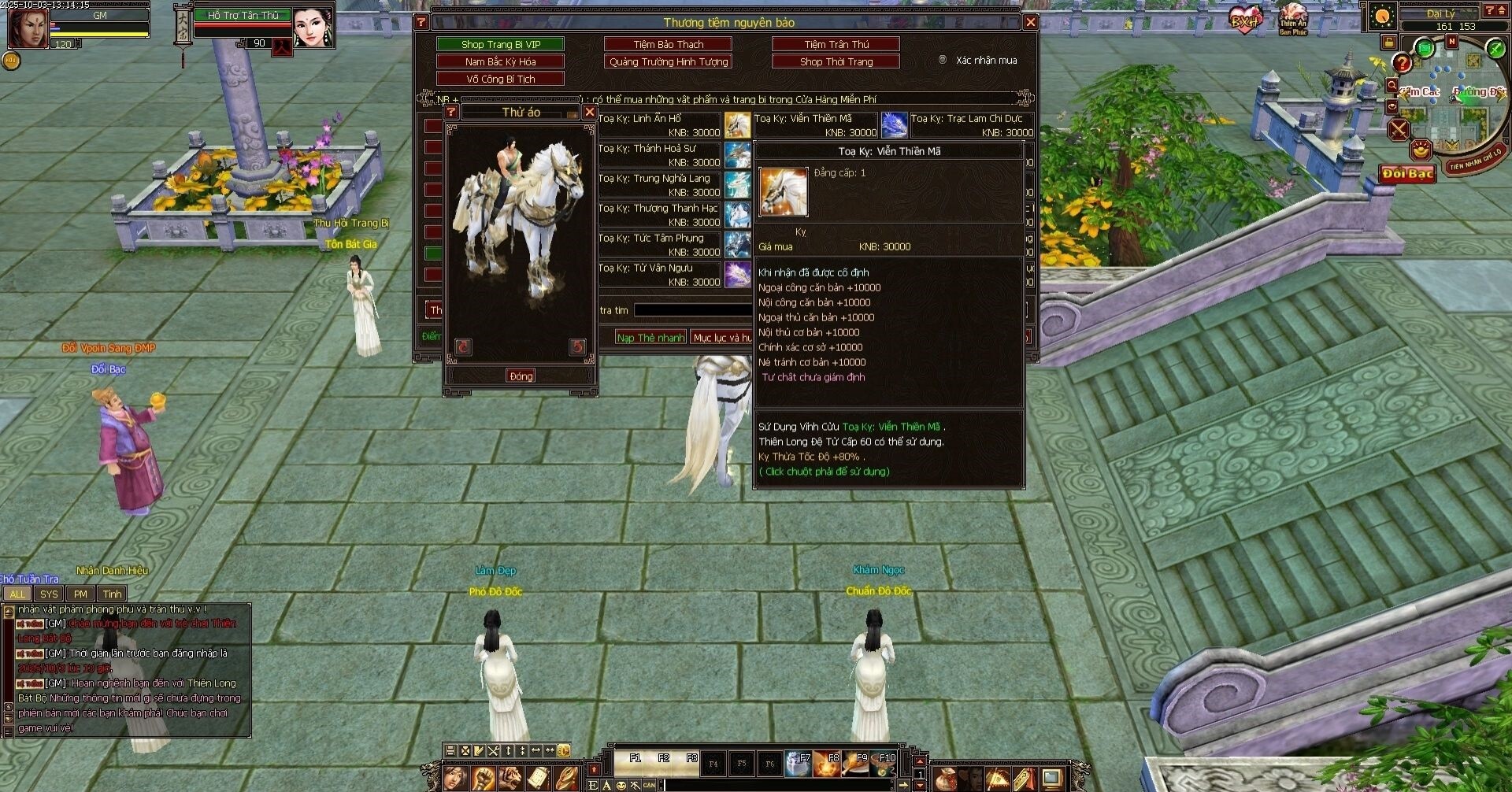The height and width of the screenshot is (792, 1512).
Task: Close the Thương tiệm nguyên bảo shop window
Action: click(1030, 22)
